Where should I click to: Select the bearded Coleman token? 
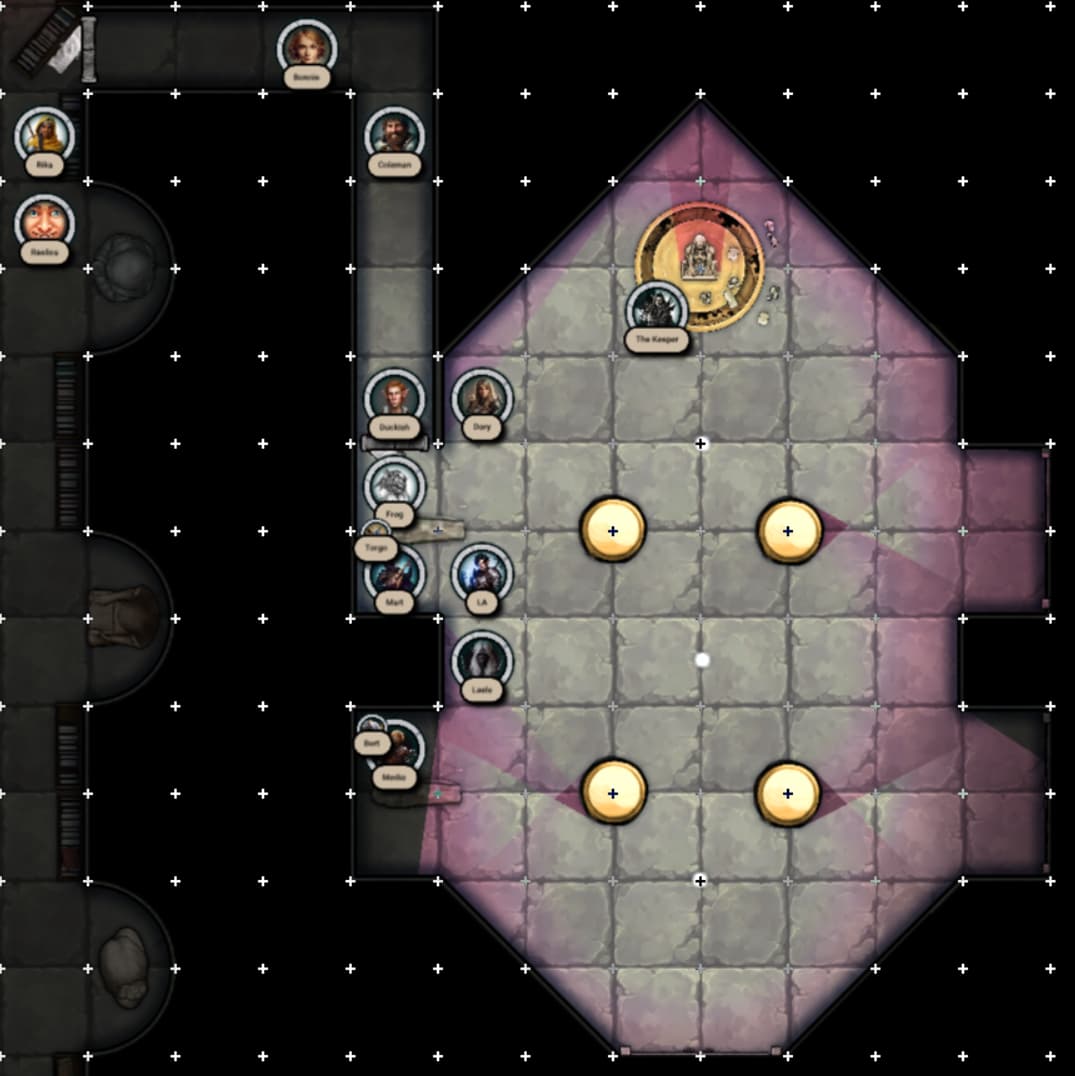(395, 135)
